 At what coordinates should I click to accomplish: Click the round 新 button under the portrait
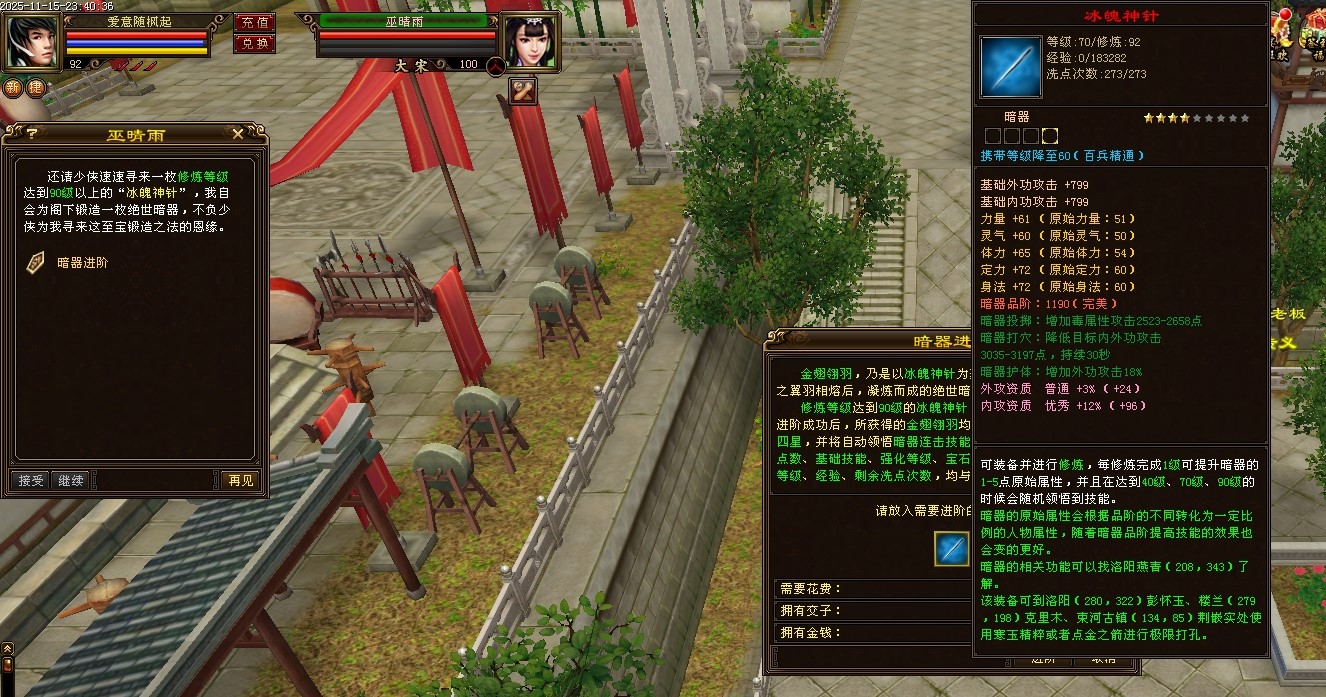tap(13, 87)
